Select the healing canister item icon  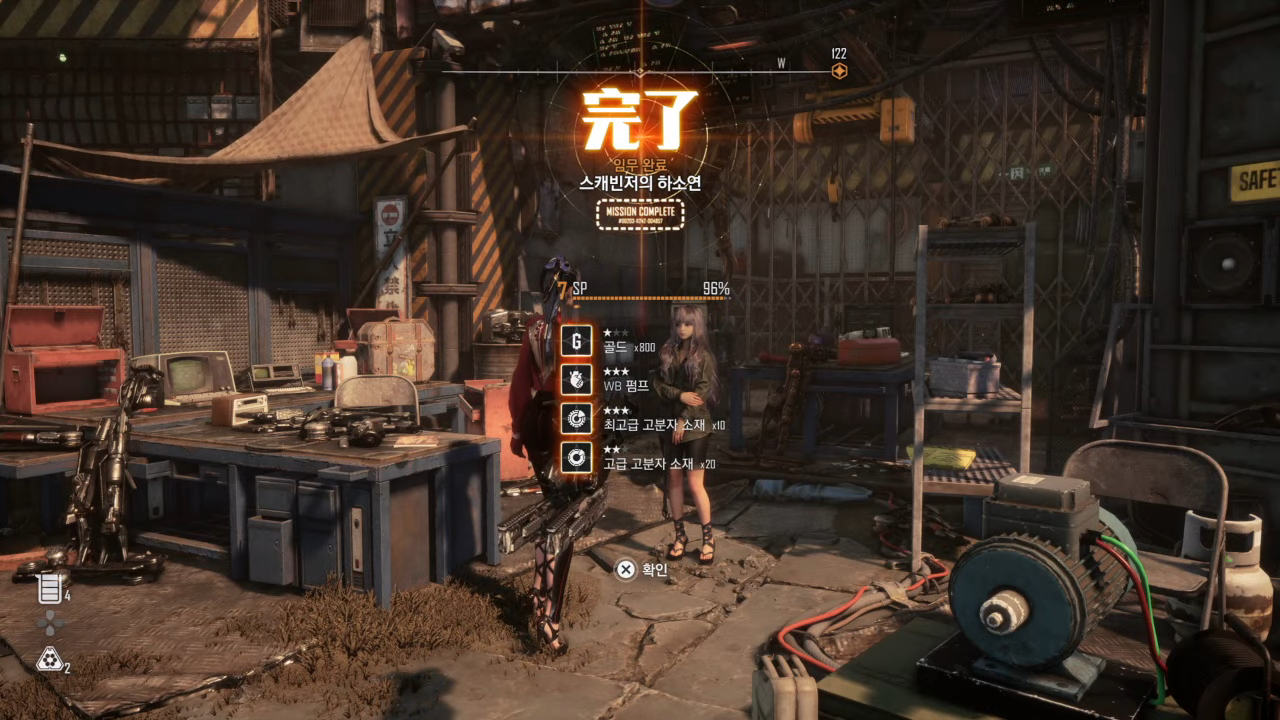tap(50, 588)
